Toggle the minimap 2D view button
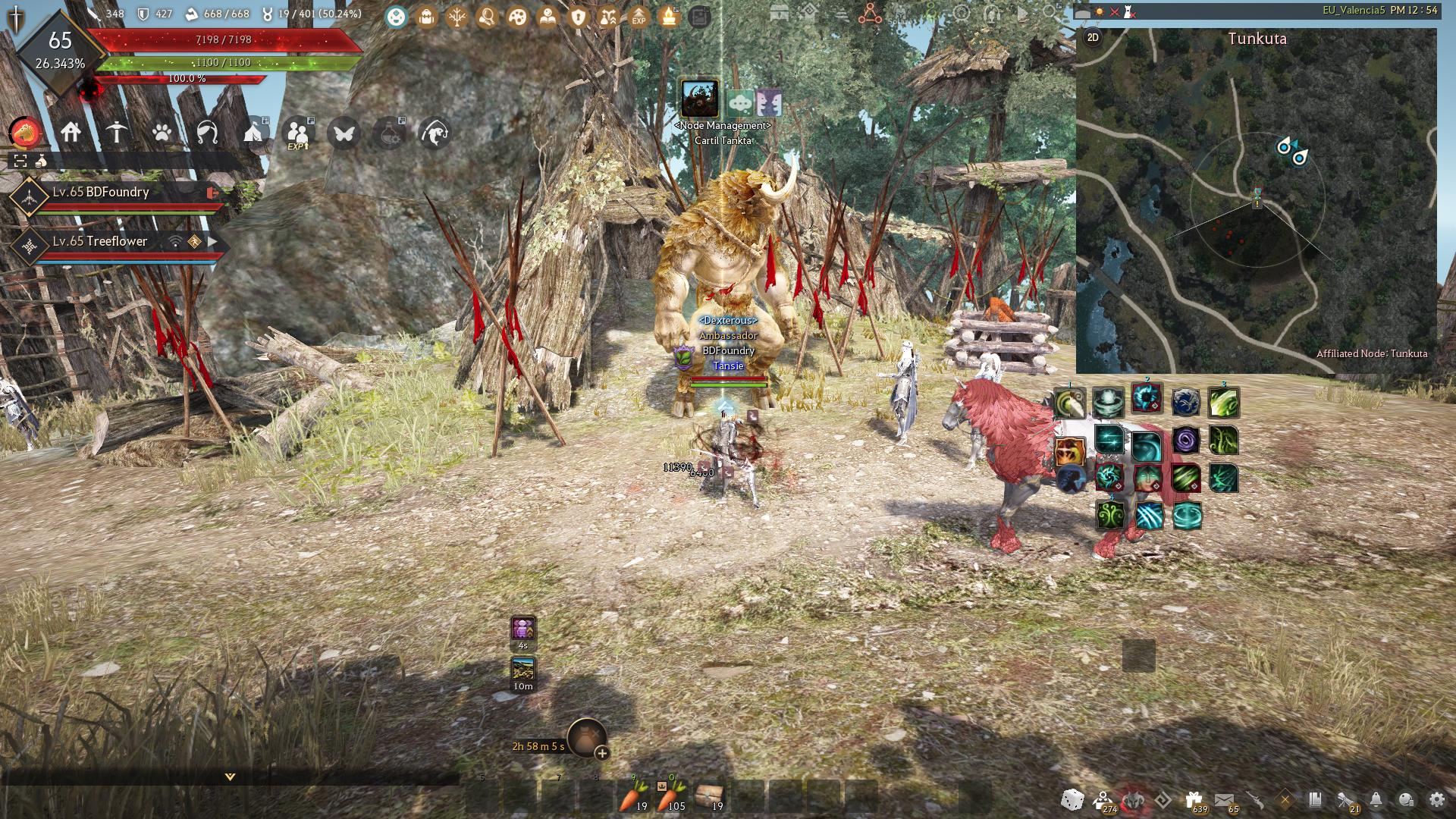 [1093, 37]
